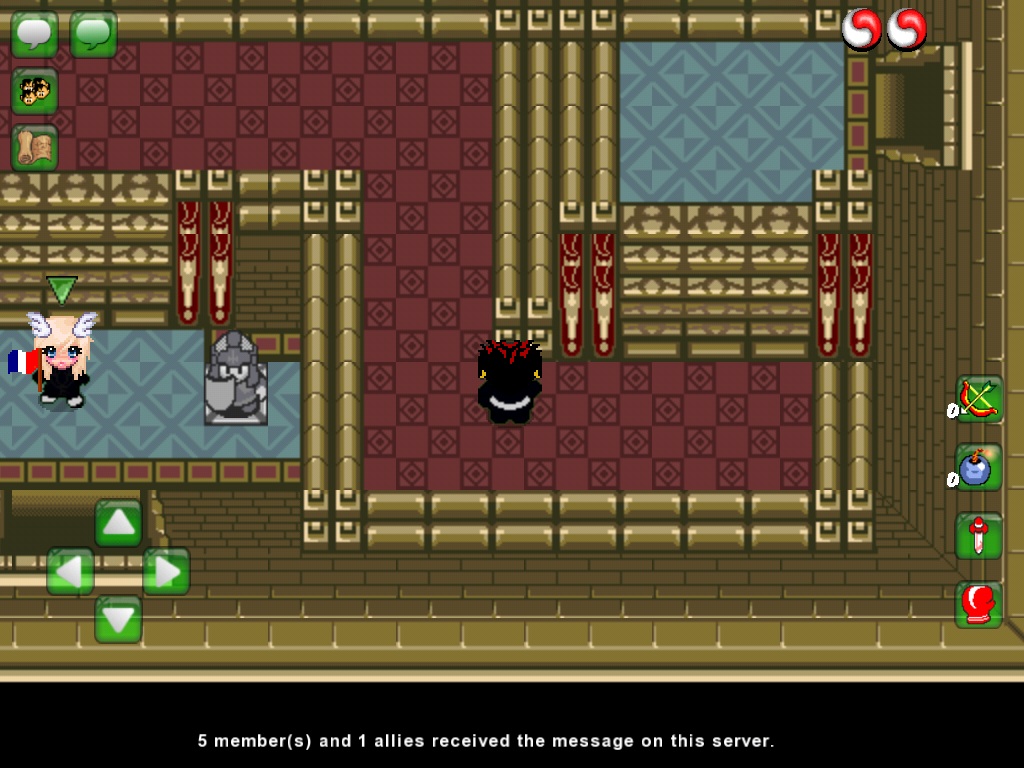Open the green speech bubble chat
This screenshot has height=768, width=1024.
tap(93, 33)
